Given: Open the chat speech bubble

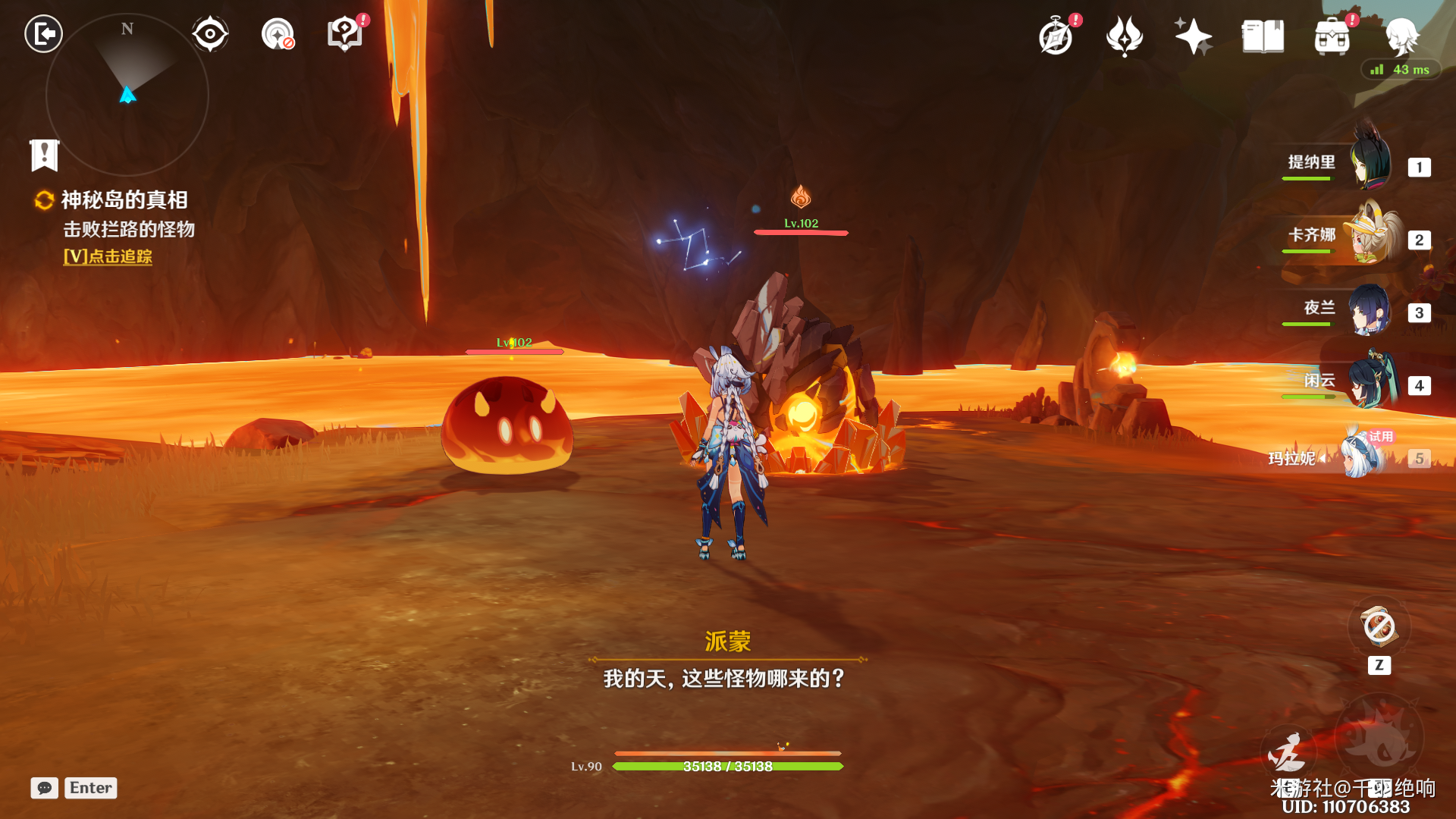Looking at the screenshot, I should (45, 788).
